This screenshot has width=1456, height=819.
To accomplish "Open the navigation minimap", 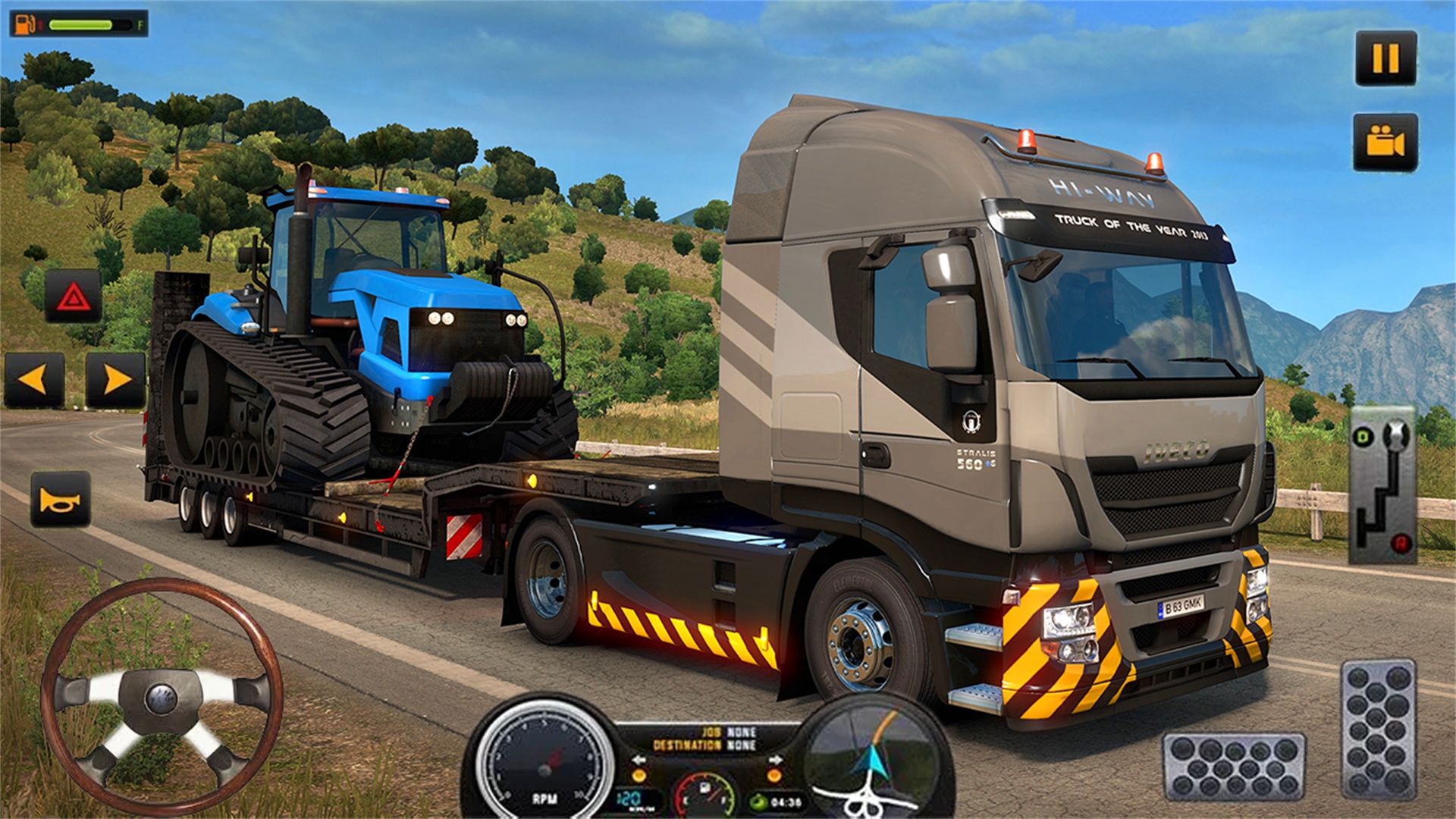I will click(x=872, y=758).
